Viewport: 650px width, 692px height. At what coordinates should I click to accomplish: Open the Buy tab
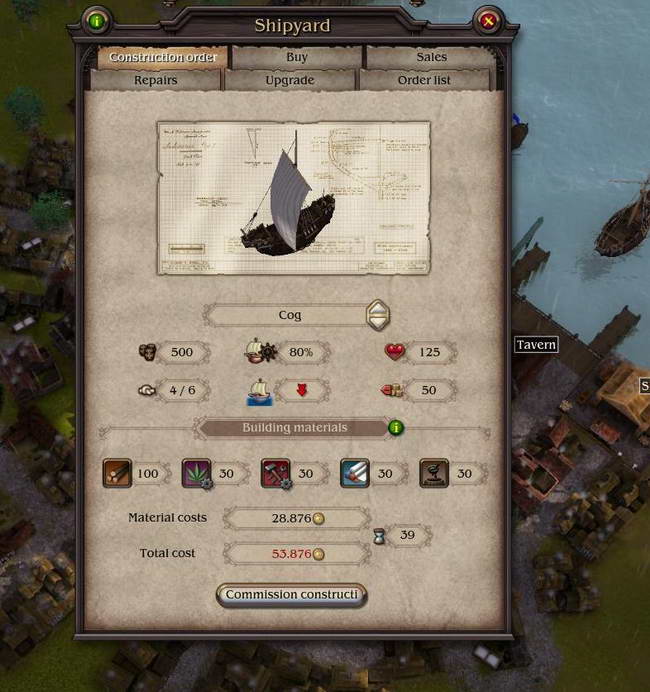point(297,57)
